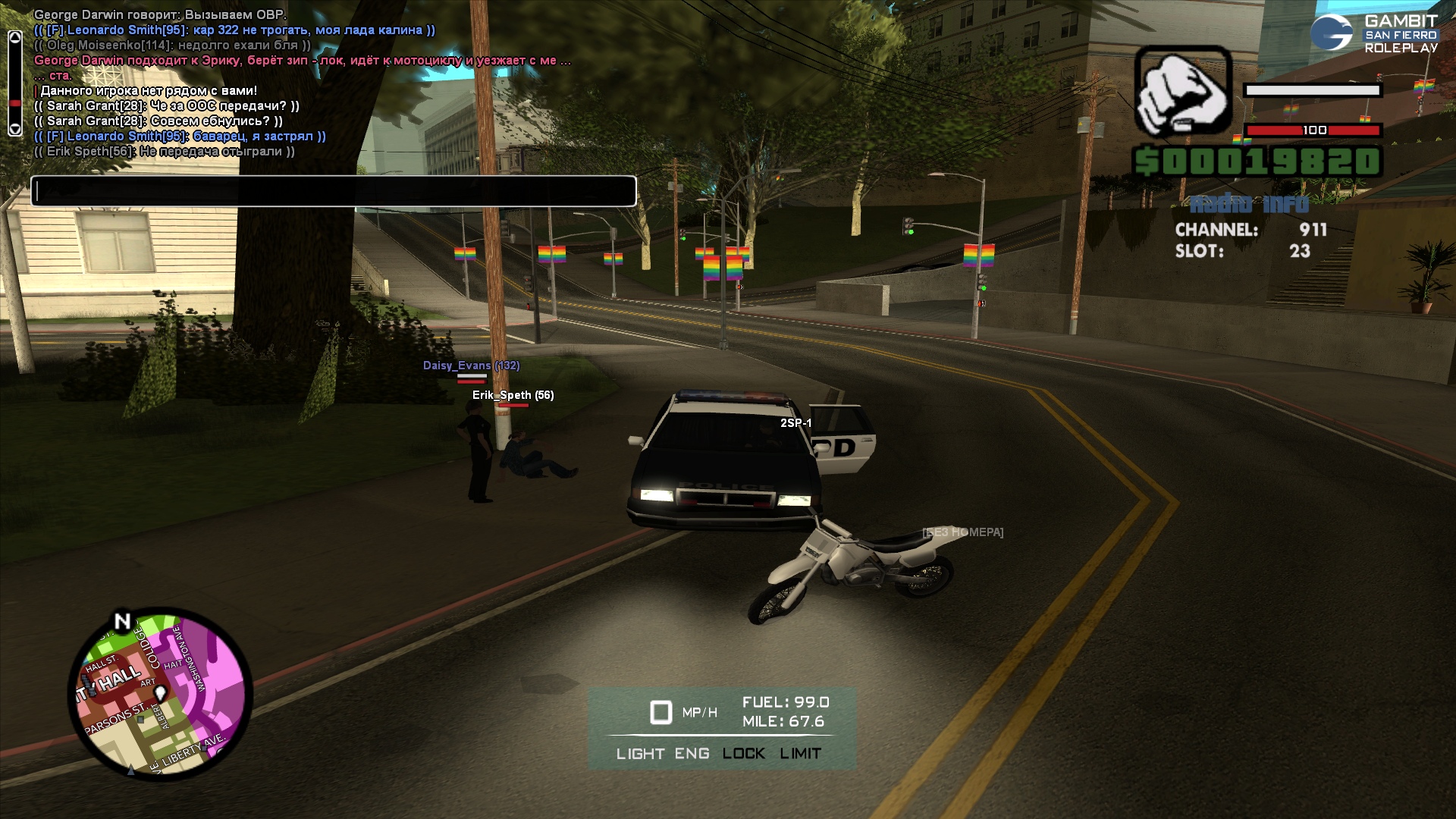Select the Daisy_Evans player name tag

tap(471, 366)
